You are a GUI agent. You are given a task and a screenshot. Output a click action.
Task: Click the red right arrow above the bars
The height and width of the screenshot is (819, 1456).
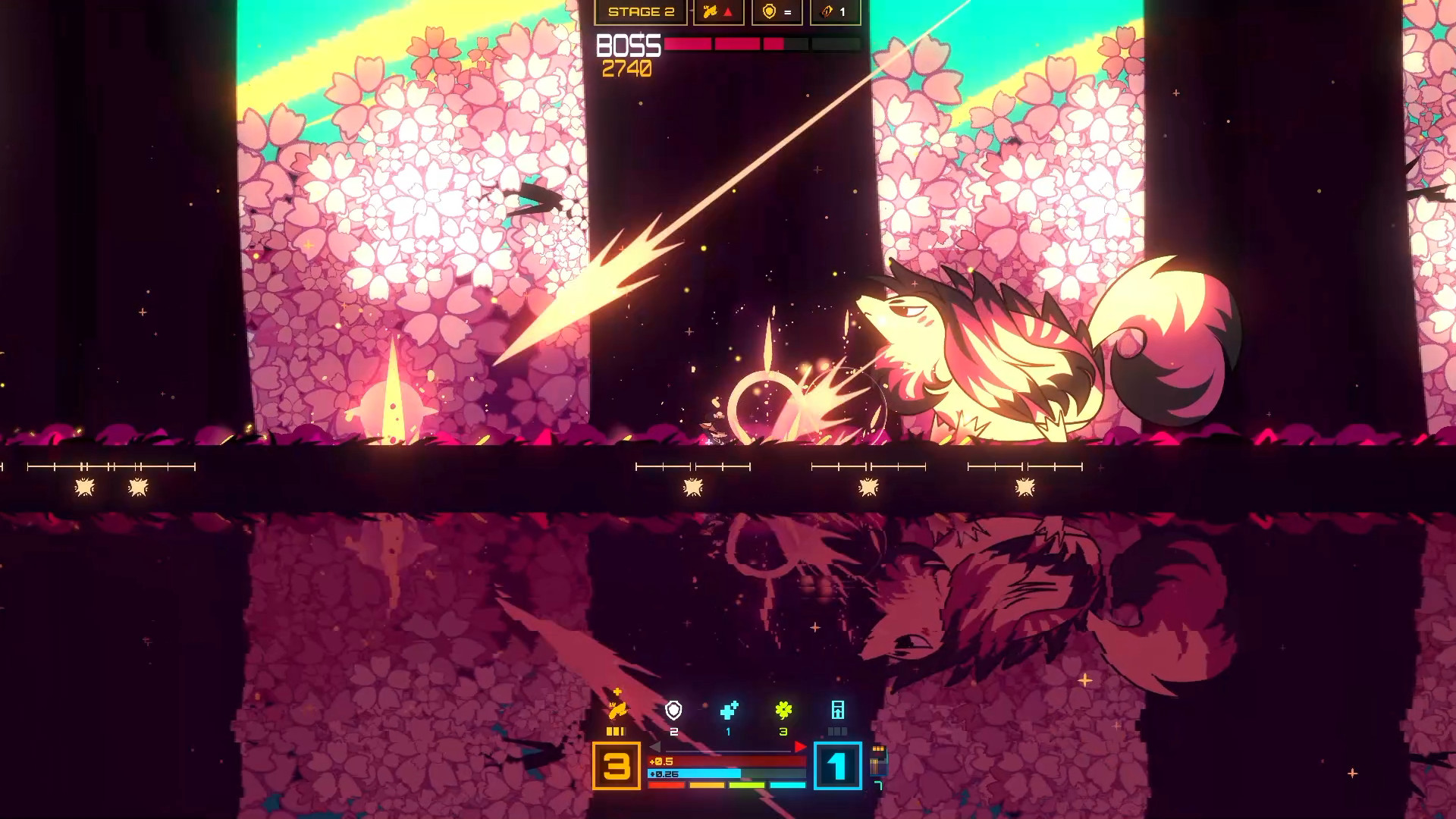click(x=800, y=748)
